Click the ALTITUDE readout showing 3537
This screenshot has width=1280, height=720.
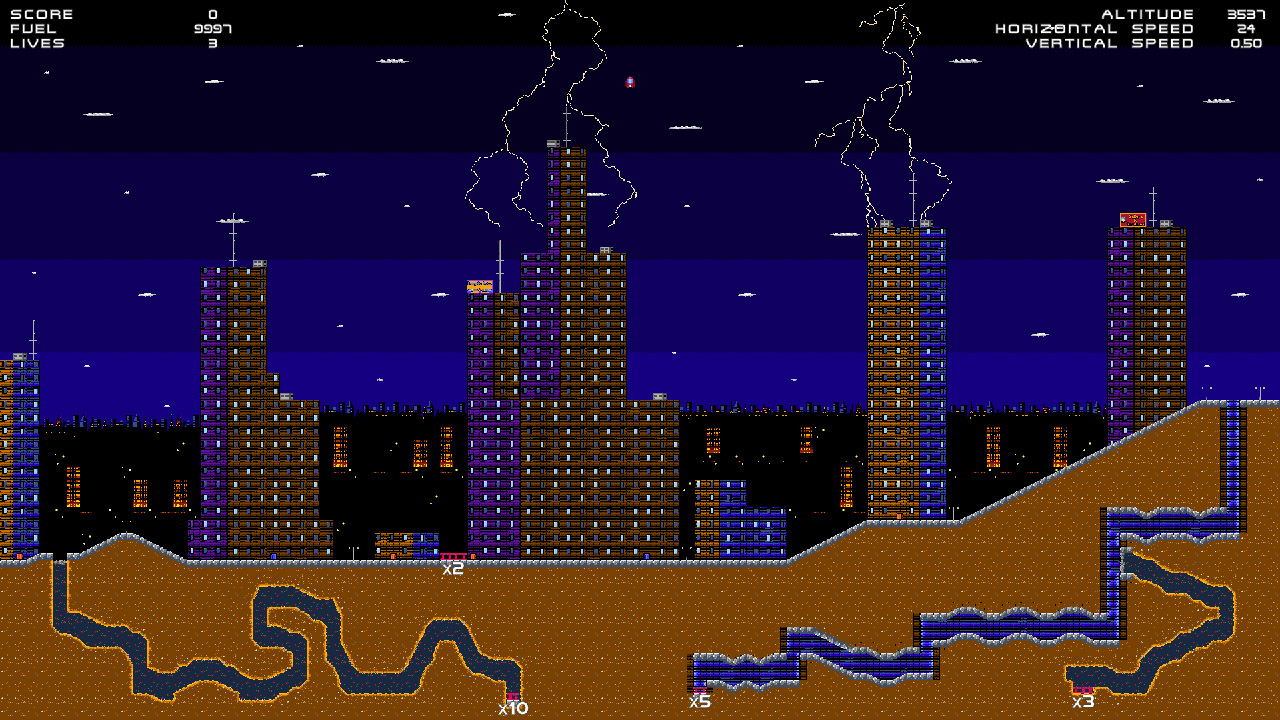pyautogui.click(x=1248, y=14)
